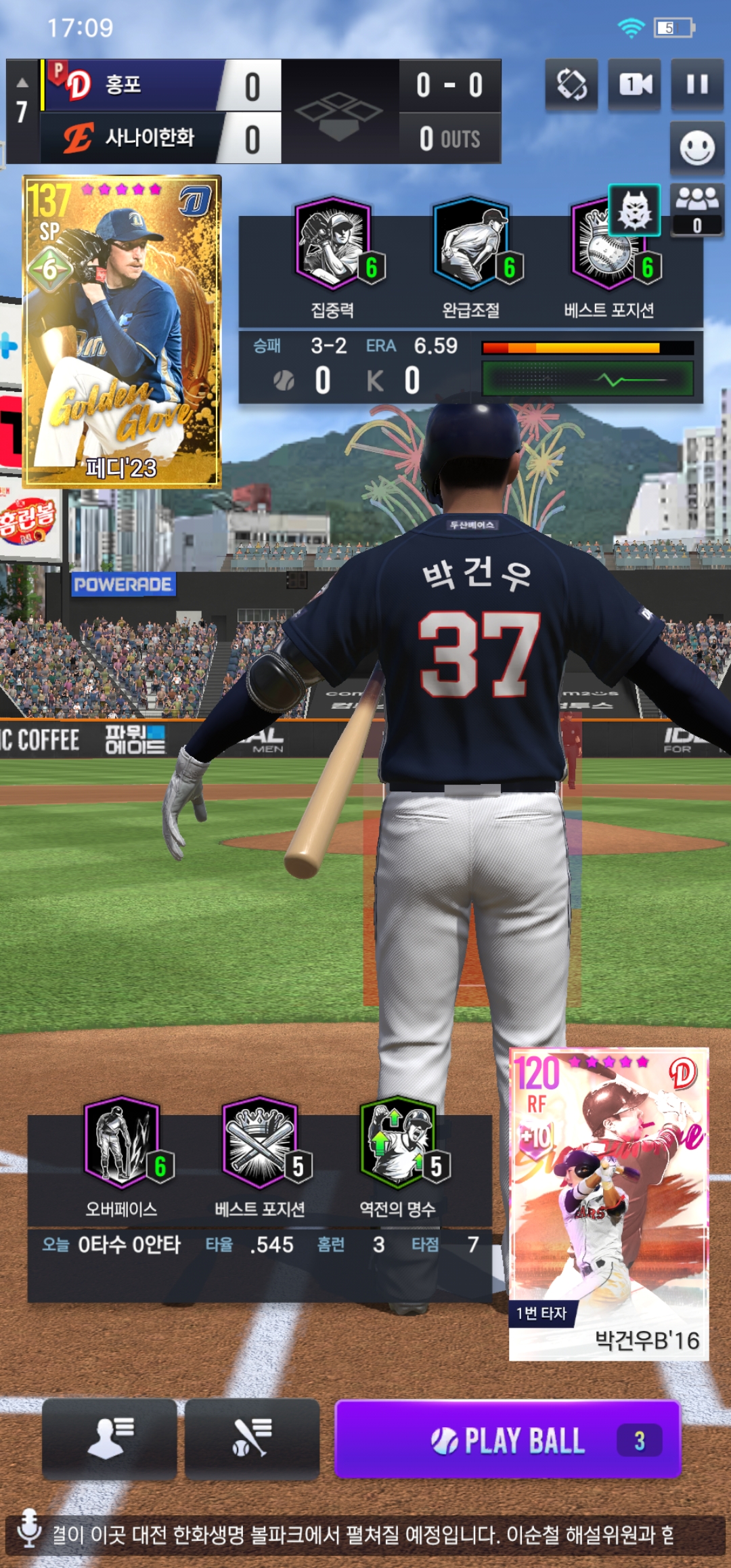View the 박건우B'16 batter card
Image resolution: width=731 pixels, height=1568 pixels.
point(608,1204)
